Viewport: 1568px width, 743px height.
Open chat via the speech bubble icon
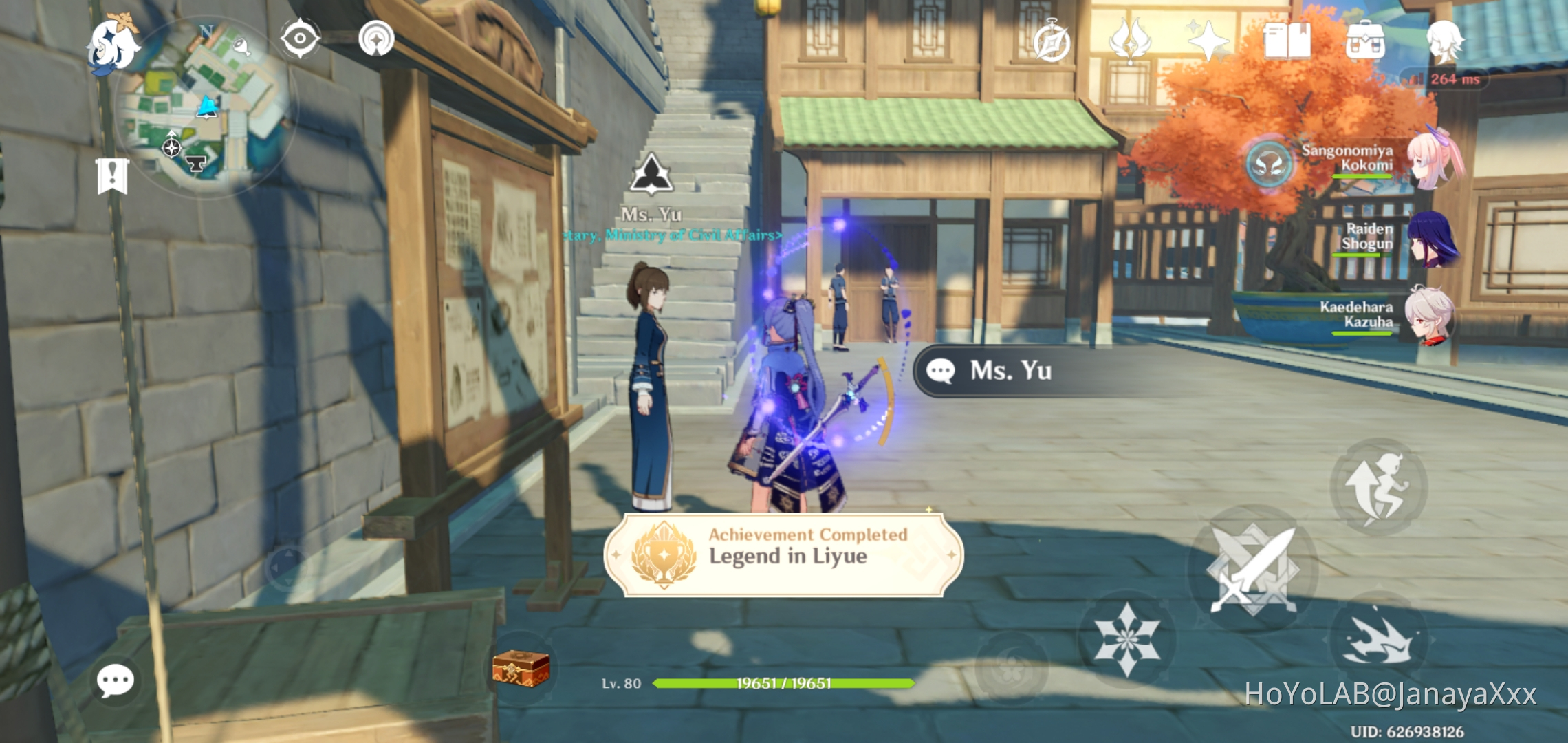pyautogui.click(x=116, y=680)
